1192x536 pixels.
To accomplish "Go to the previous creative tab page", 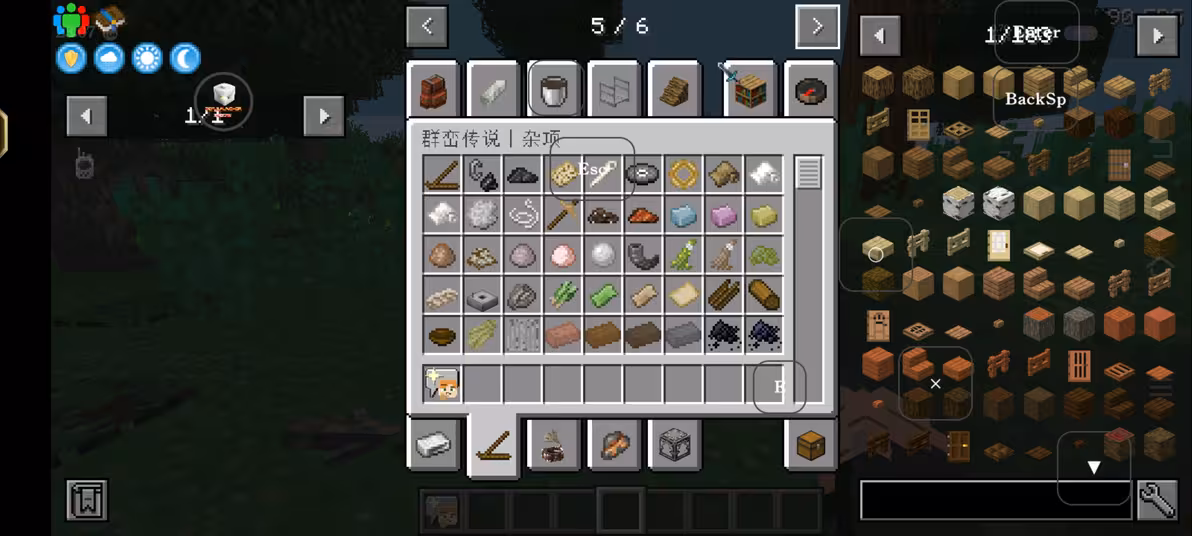I will coord(427,27).
